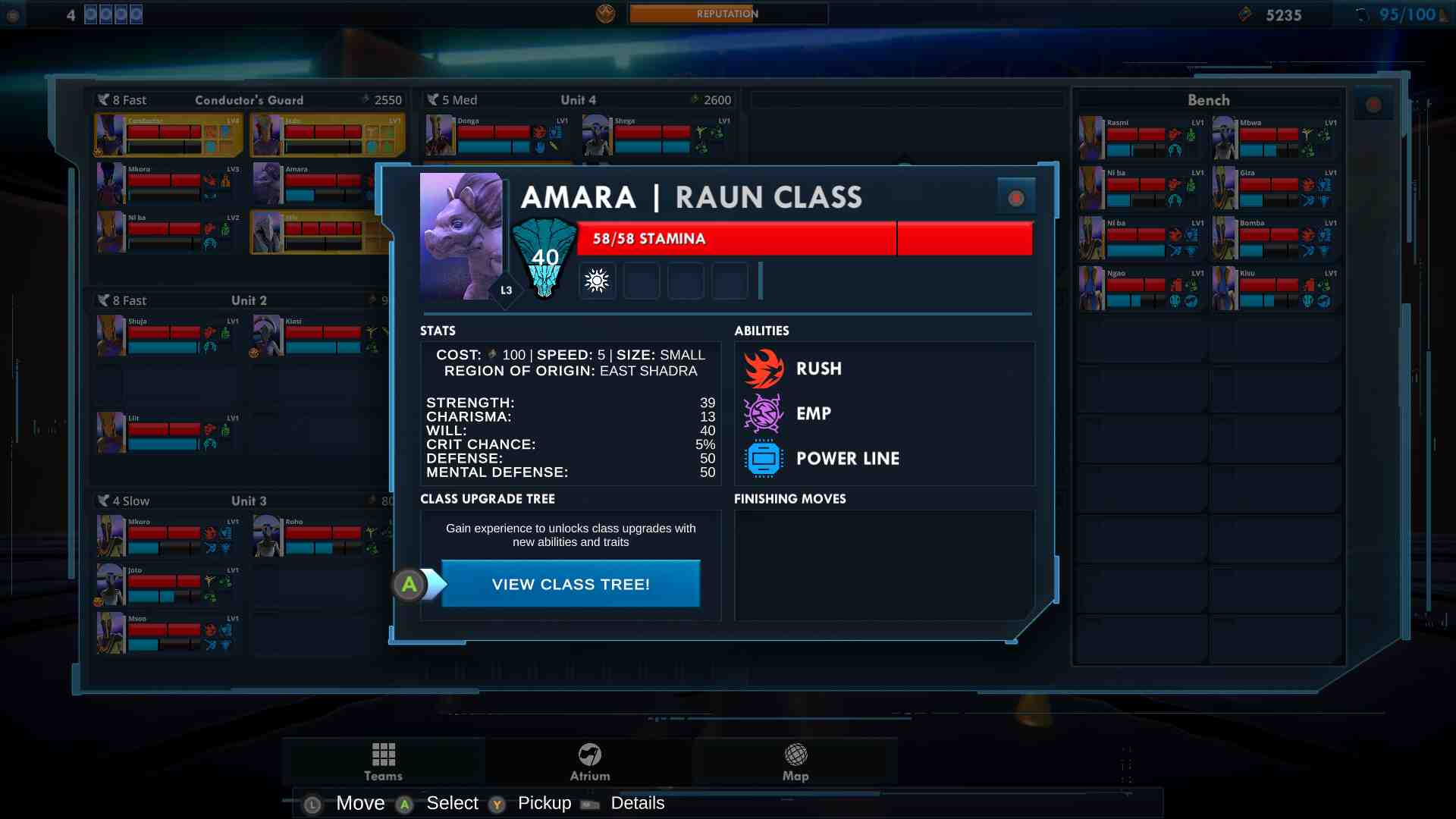Select the Conductor unit card
The width and height of the screenshot is (1456, 819).
(168, 135)
